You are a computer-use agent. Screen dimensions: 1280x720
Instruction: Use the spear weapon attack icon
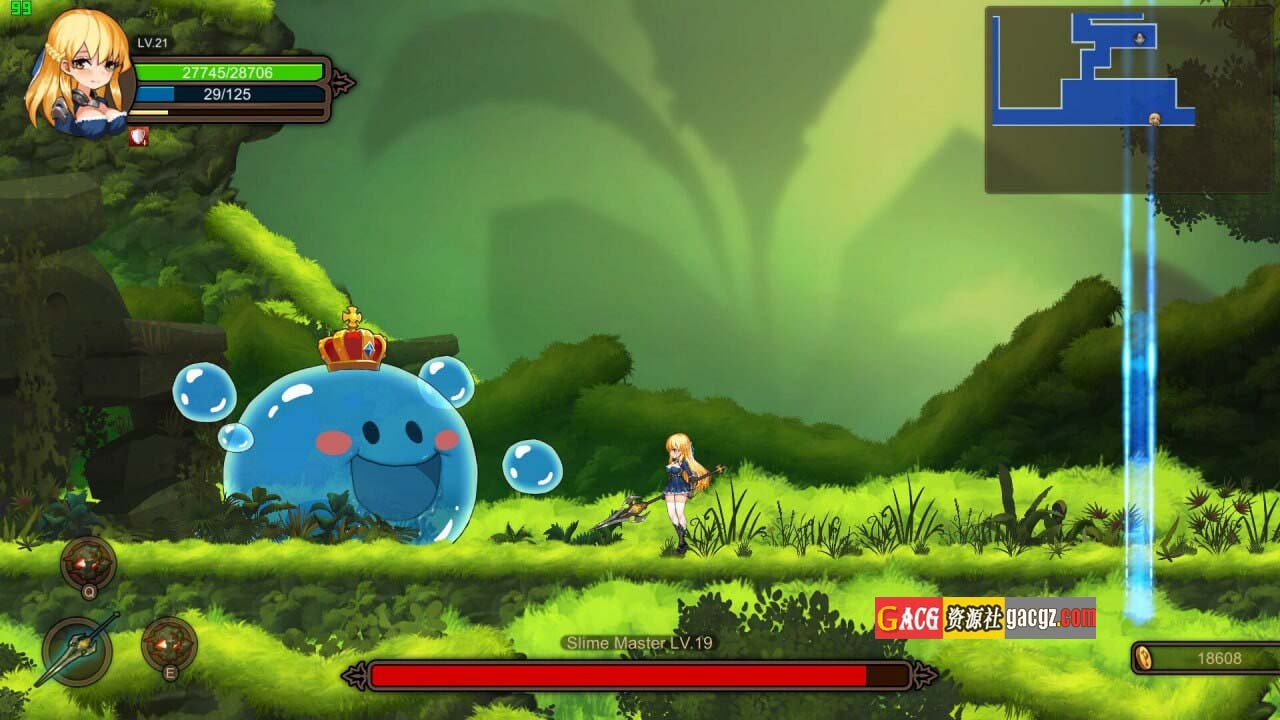(x=77, y=651)
